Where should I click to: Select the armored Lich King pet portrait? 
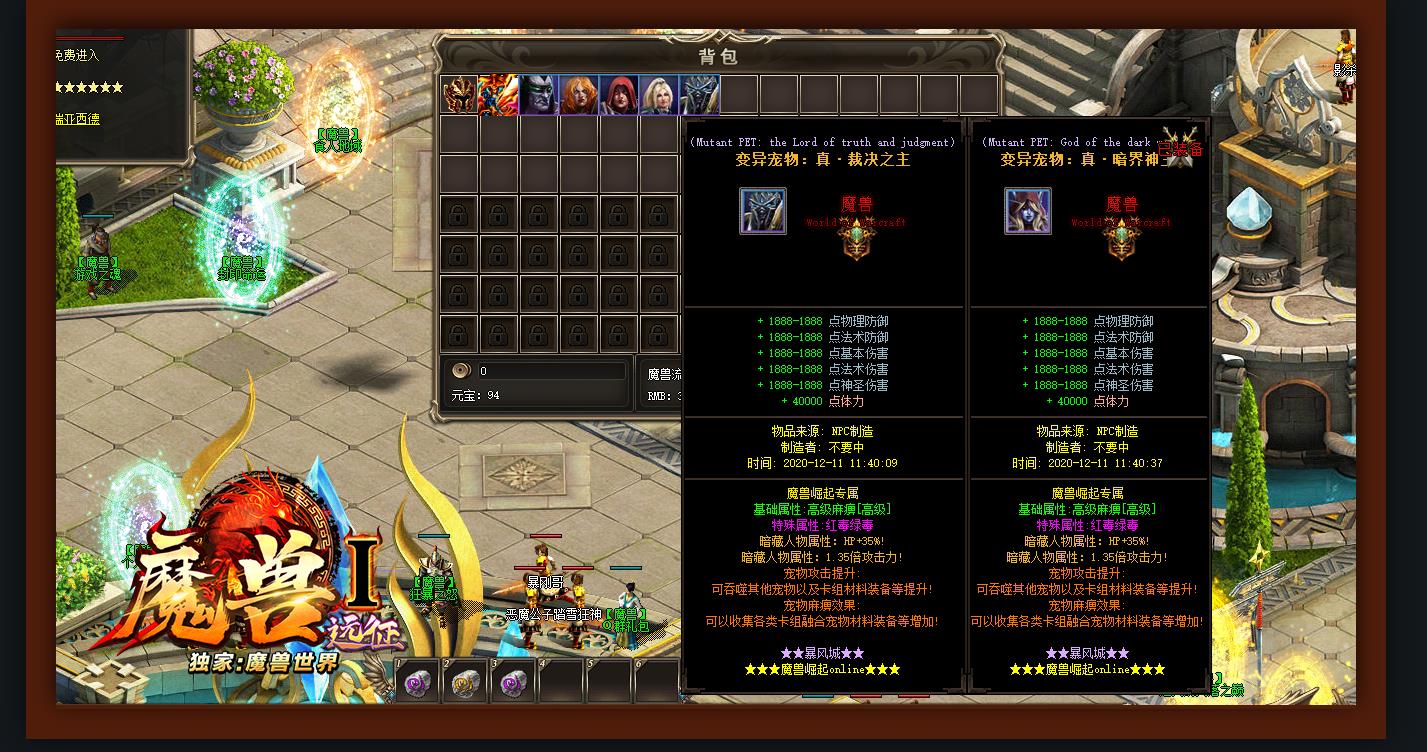pos(700,95)
